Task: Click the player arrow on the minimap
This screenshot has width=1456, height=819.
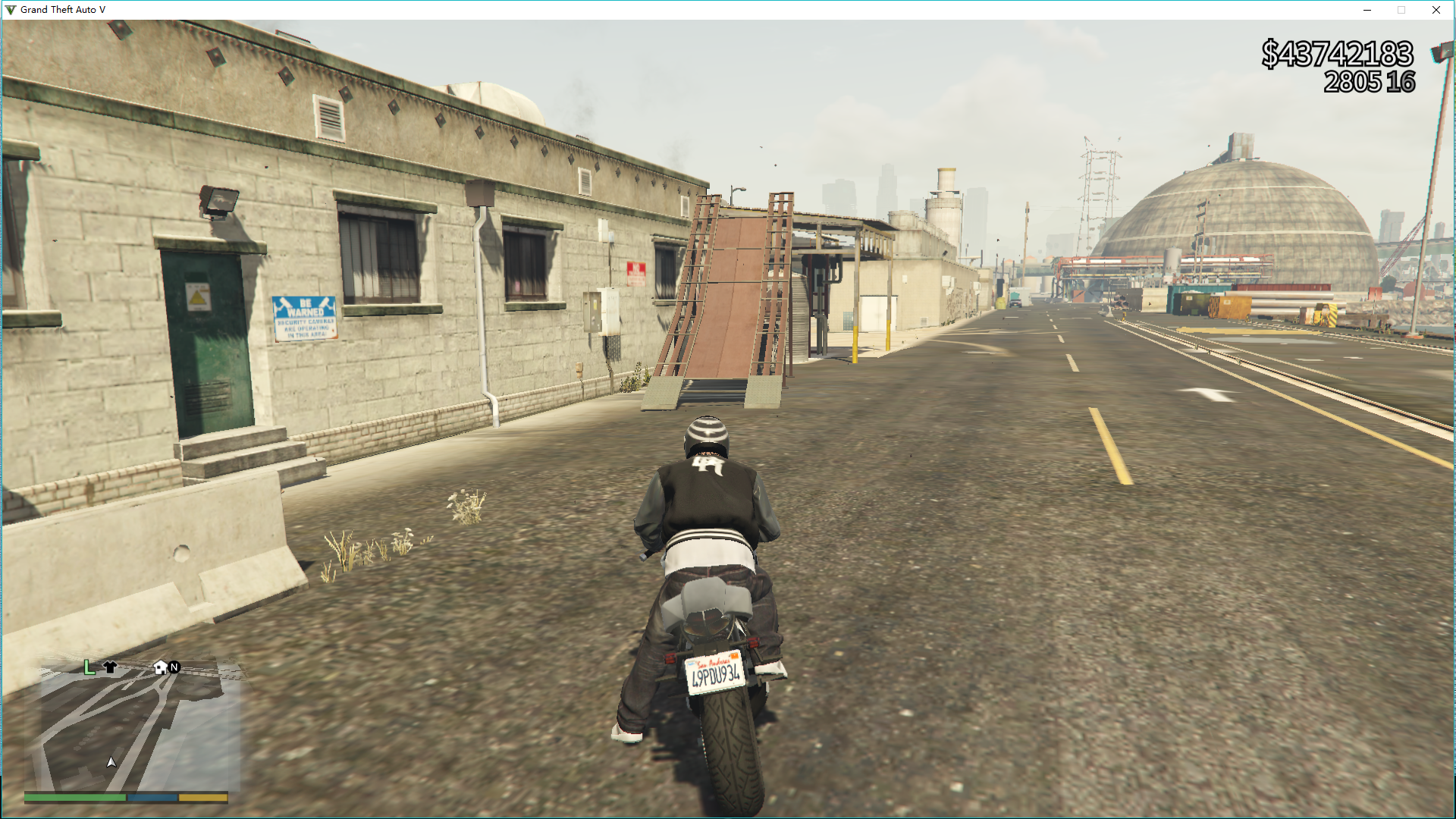Action: click(x=111, y=762)
